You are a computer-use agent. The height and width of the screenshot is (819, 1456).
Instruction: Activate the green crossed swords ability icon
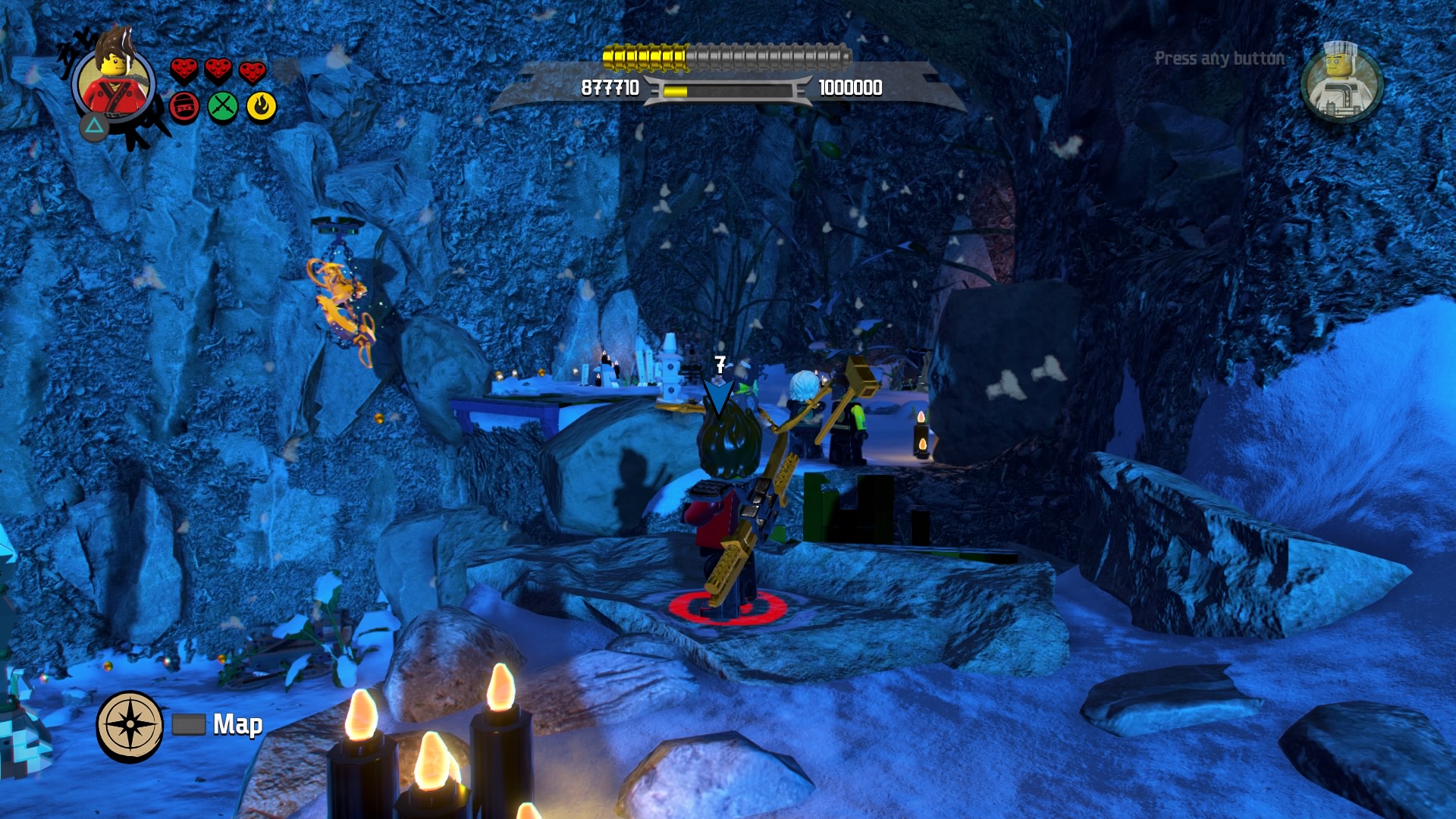click(223, 107)
